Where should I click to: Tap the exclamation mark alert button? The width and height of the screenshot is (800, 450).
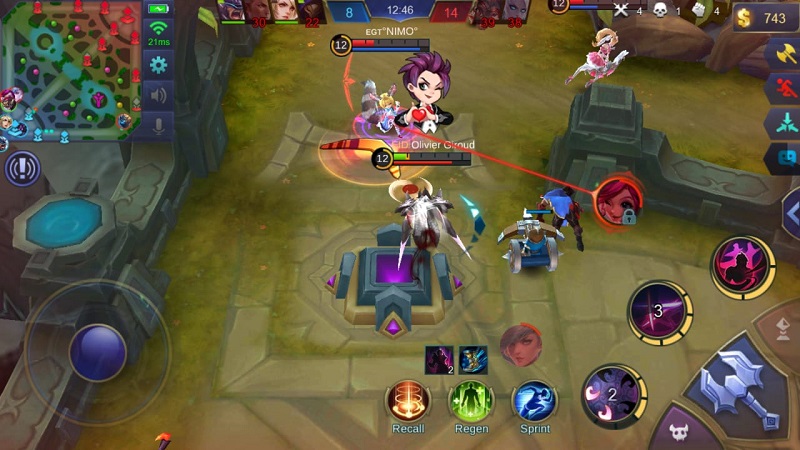coord(22,168)
